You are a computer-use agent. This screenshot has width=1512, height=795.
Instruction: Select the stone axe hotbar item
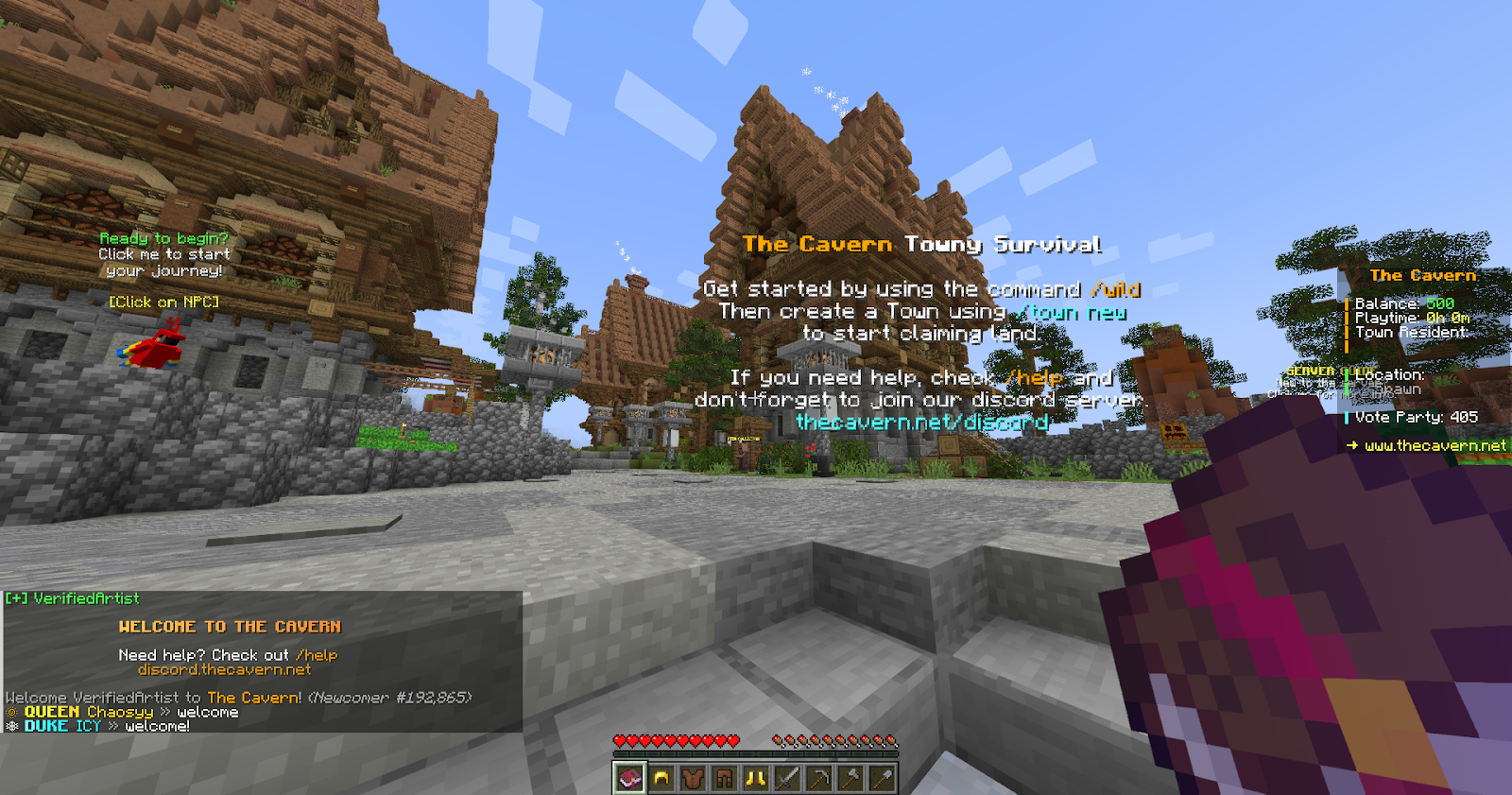(850, 778)
